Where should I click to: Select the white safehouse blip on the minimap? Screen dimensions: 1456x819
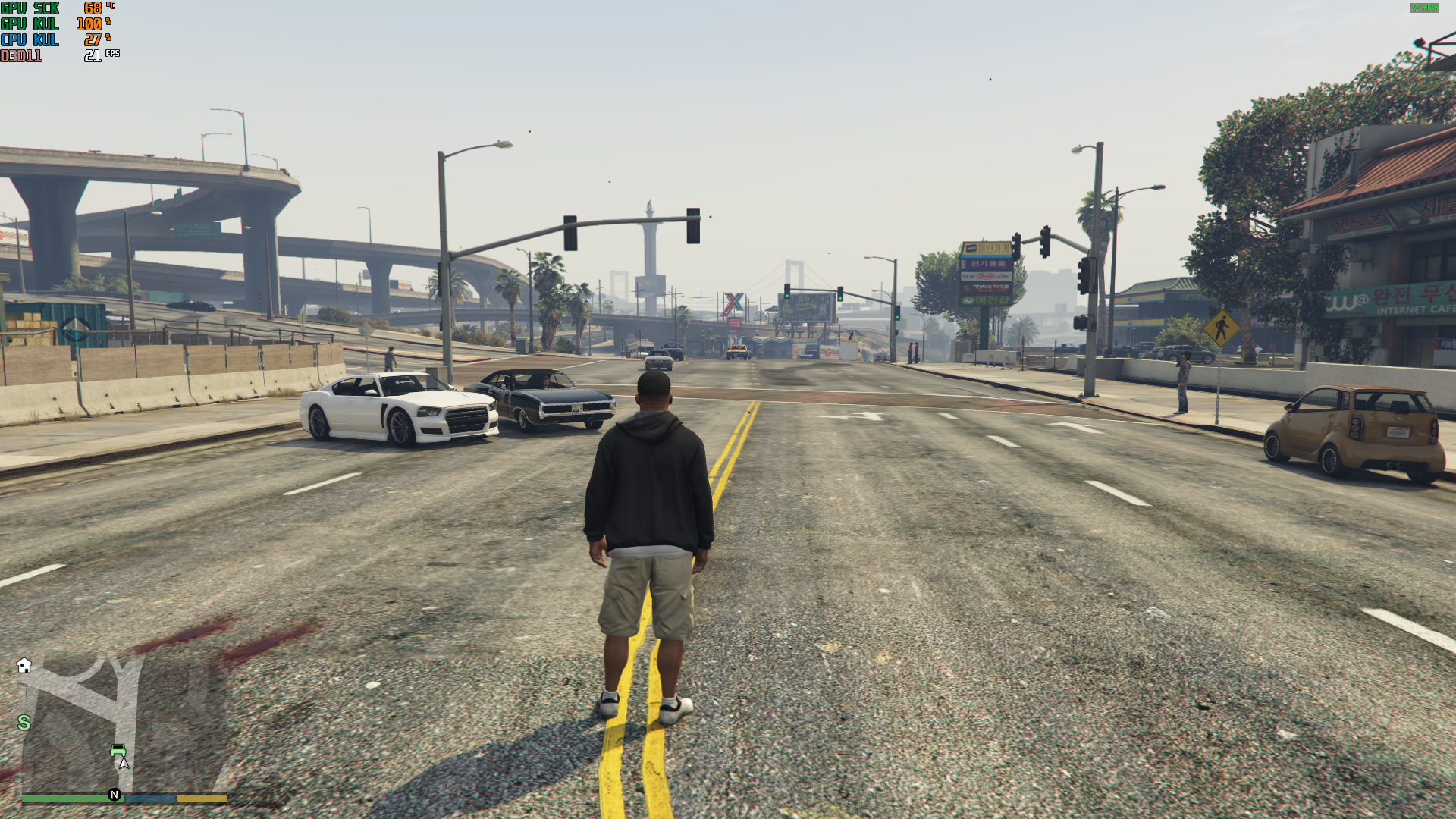pos(24,666)
